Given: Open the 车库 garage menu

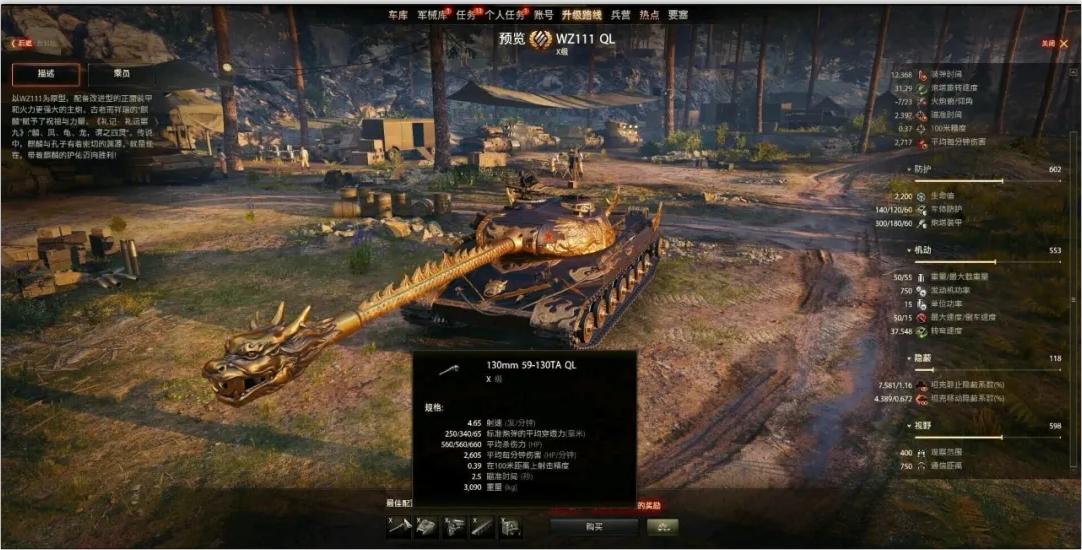Looking at the screenshot, I should tap(398, 15).
